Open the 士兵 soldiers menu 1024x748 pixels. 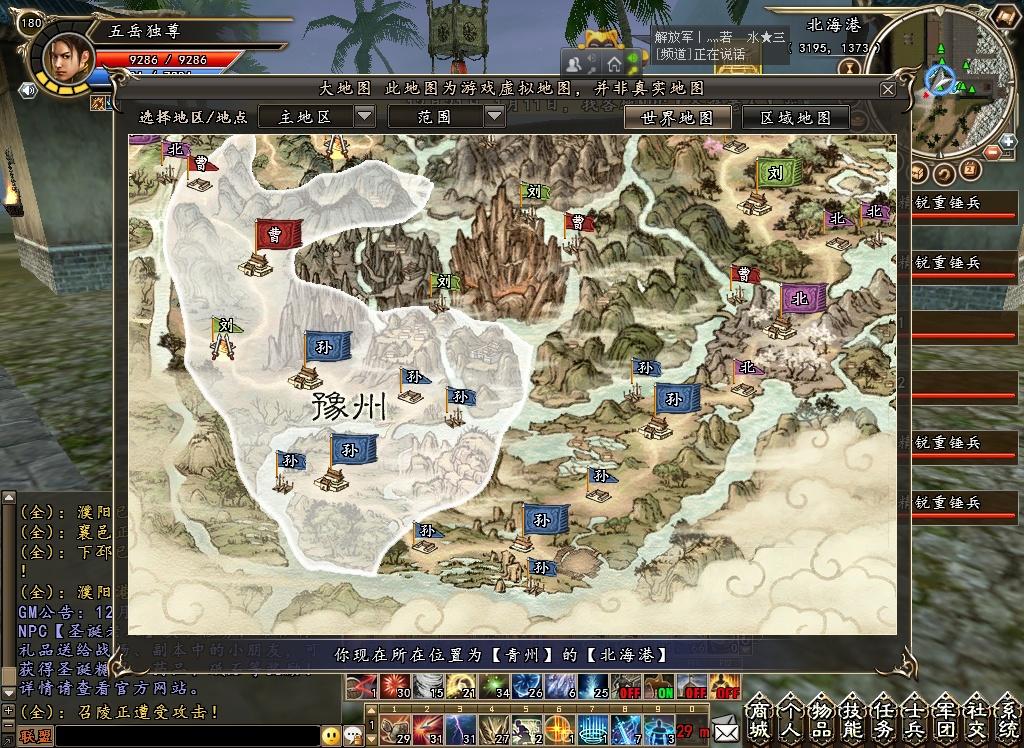click(915, 716)
